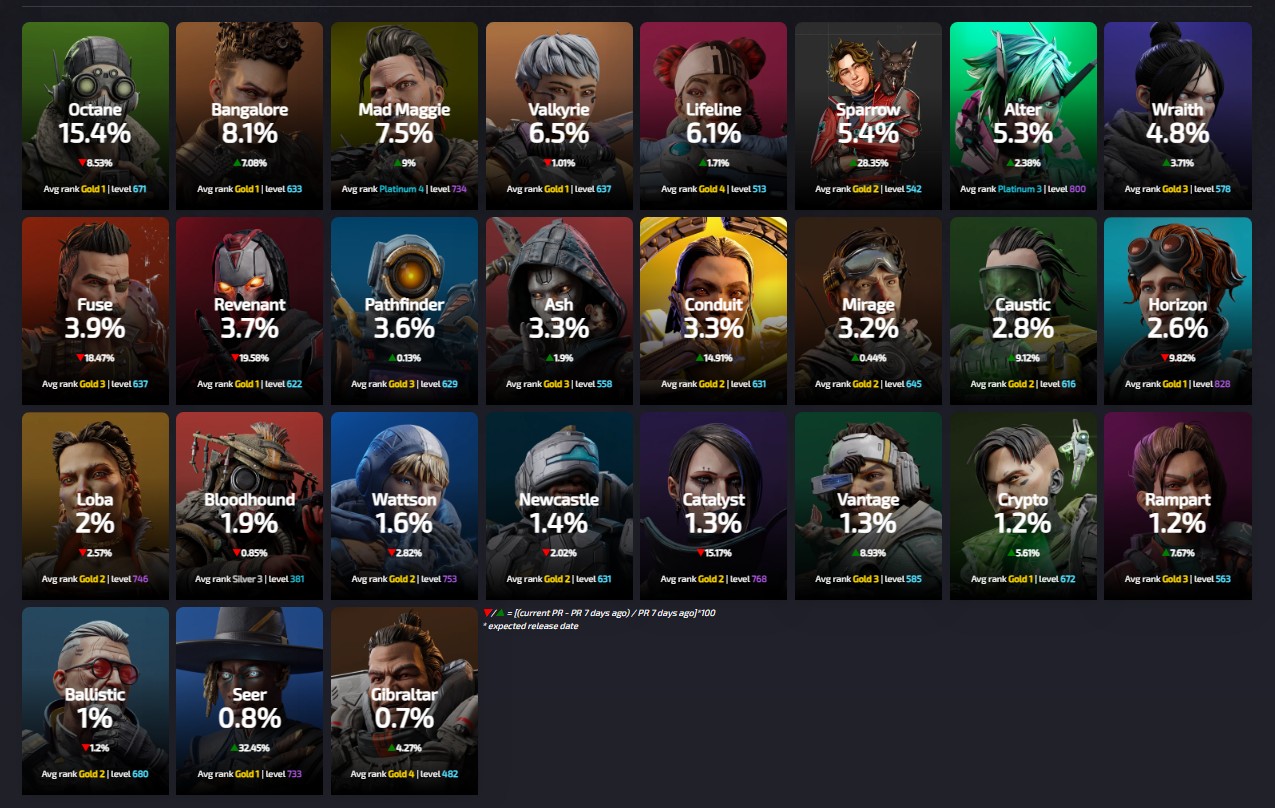Choose the Revenant tile

tap(249, 311)
